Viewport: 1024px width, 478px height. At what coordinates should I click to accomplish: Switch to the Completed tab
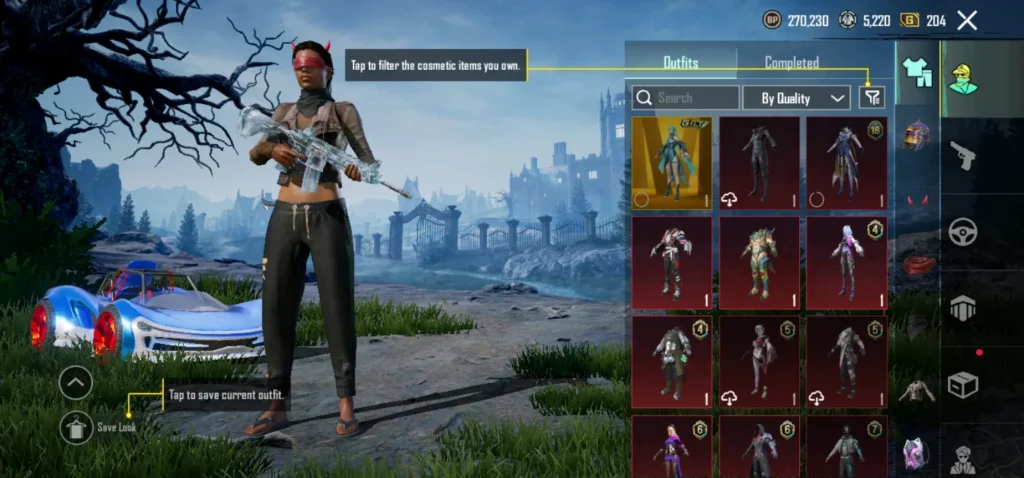791,62
